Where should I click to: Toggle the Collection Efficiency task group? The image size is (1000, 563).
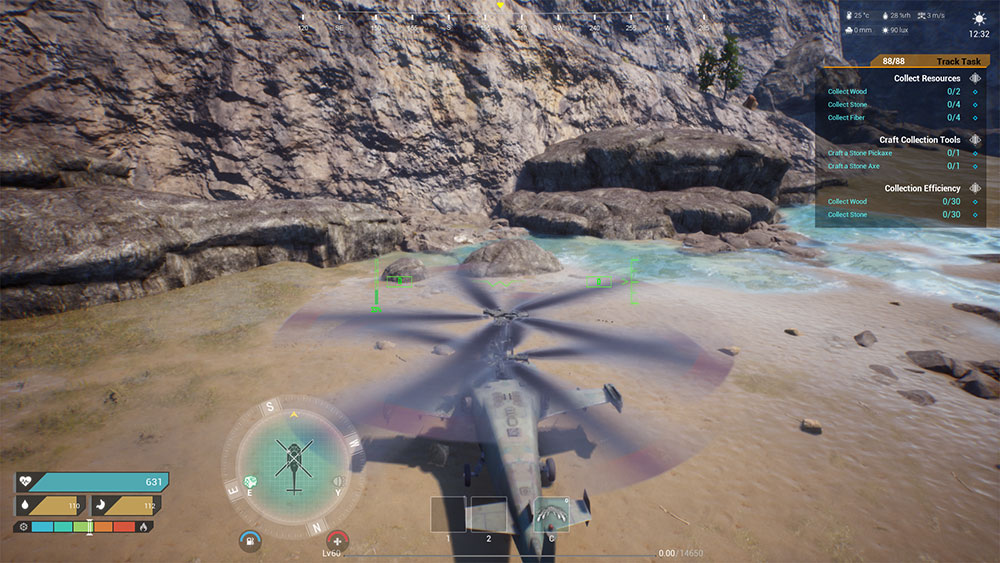(975, 188)
